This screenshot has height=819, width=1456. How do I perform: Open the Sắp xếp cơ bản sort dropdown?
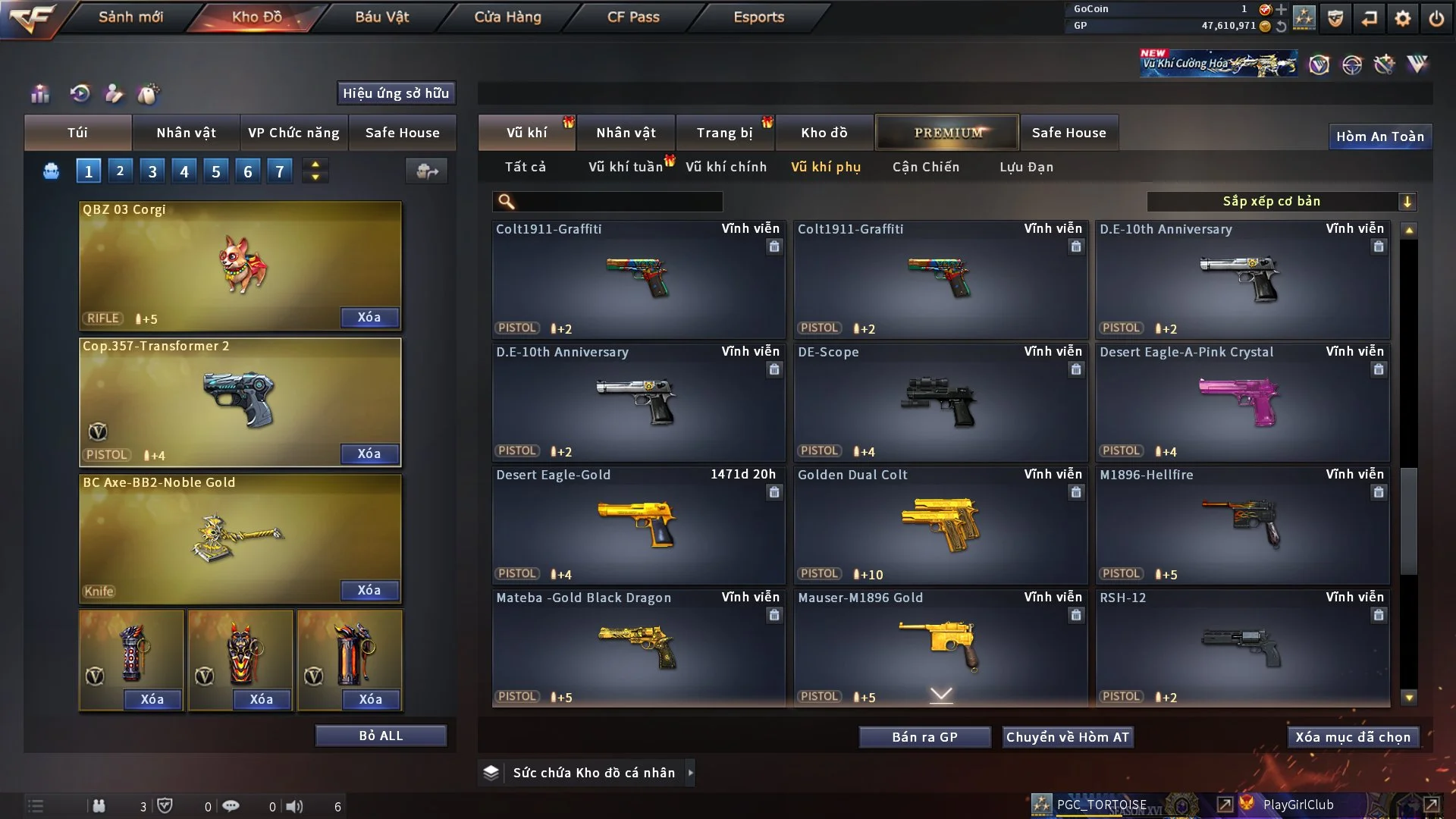tap(1281, 201)
